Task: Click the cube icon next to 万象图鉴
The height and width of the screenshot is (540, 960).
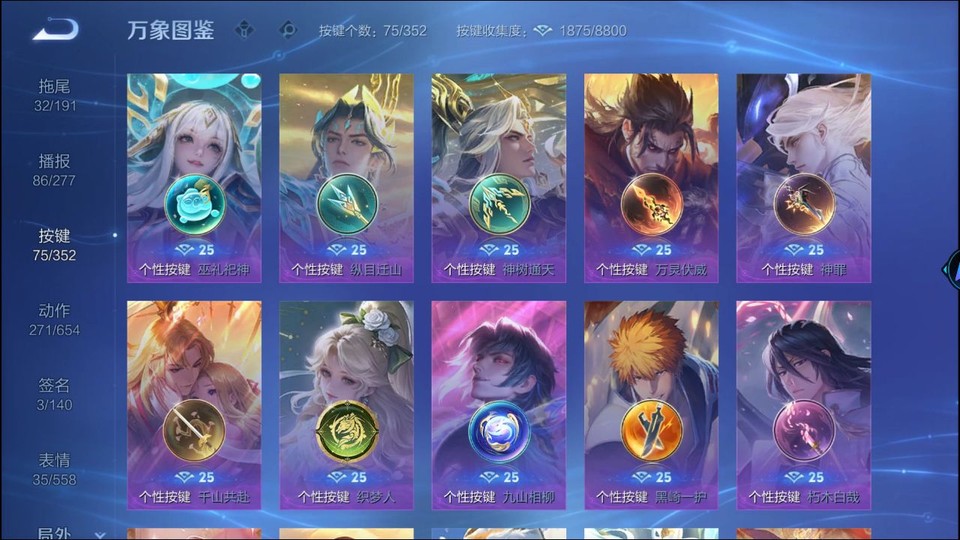Action: (244, 30)
